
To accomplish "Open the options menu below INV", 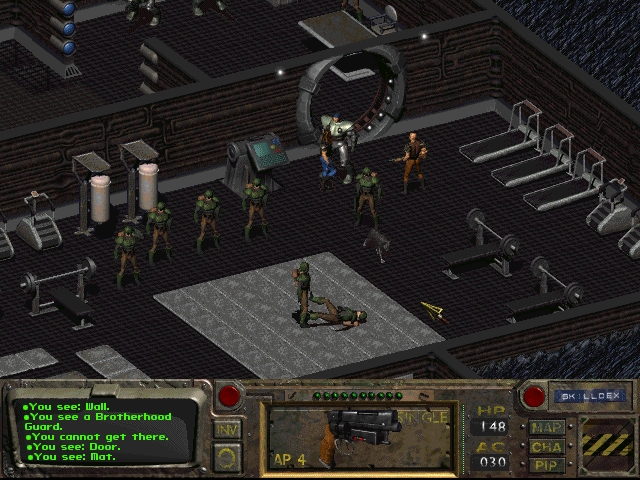I will pos(228,456).
